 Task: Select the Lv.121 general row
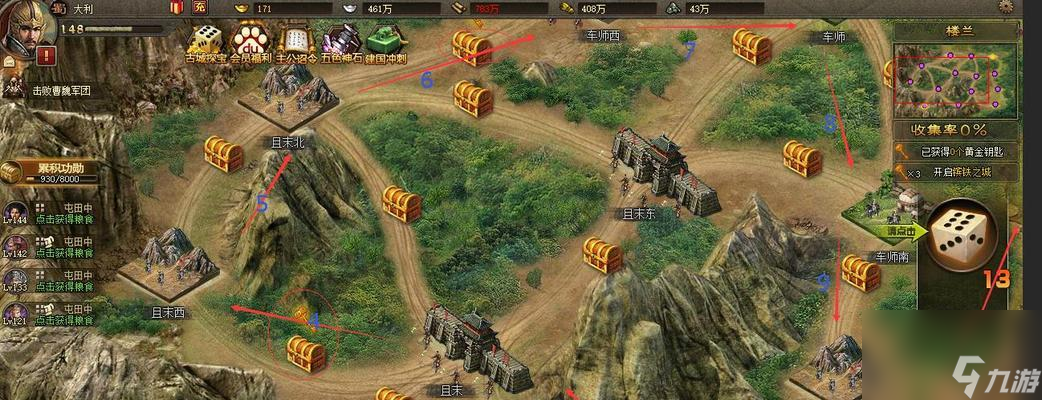[x=52, y=313]
